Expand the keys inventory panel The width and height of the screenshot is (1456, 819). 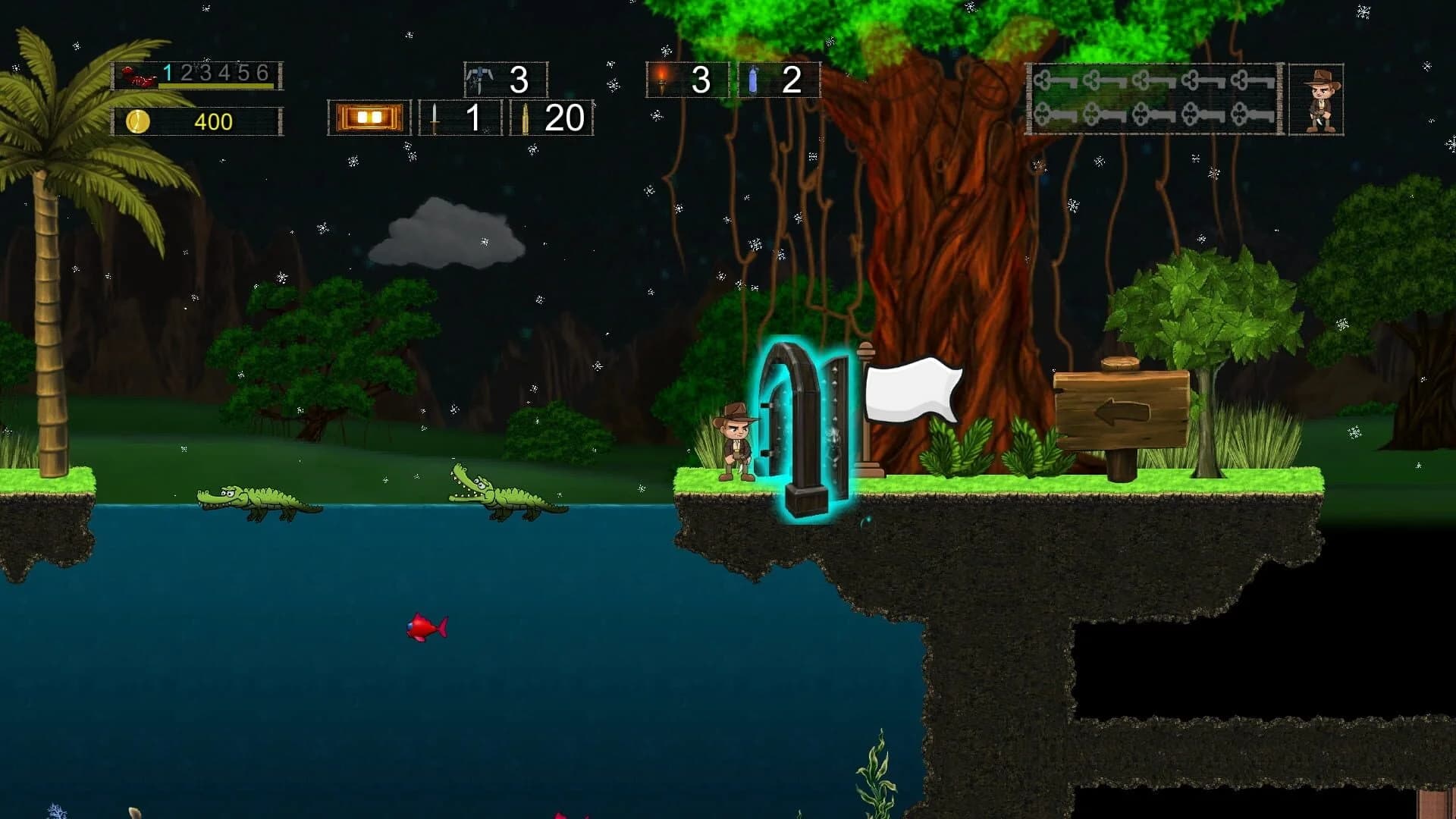(x=1153, y=99)
